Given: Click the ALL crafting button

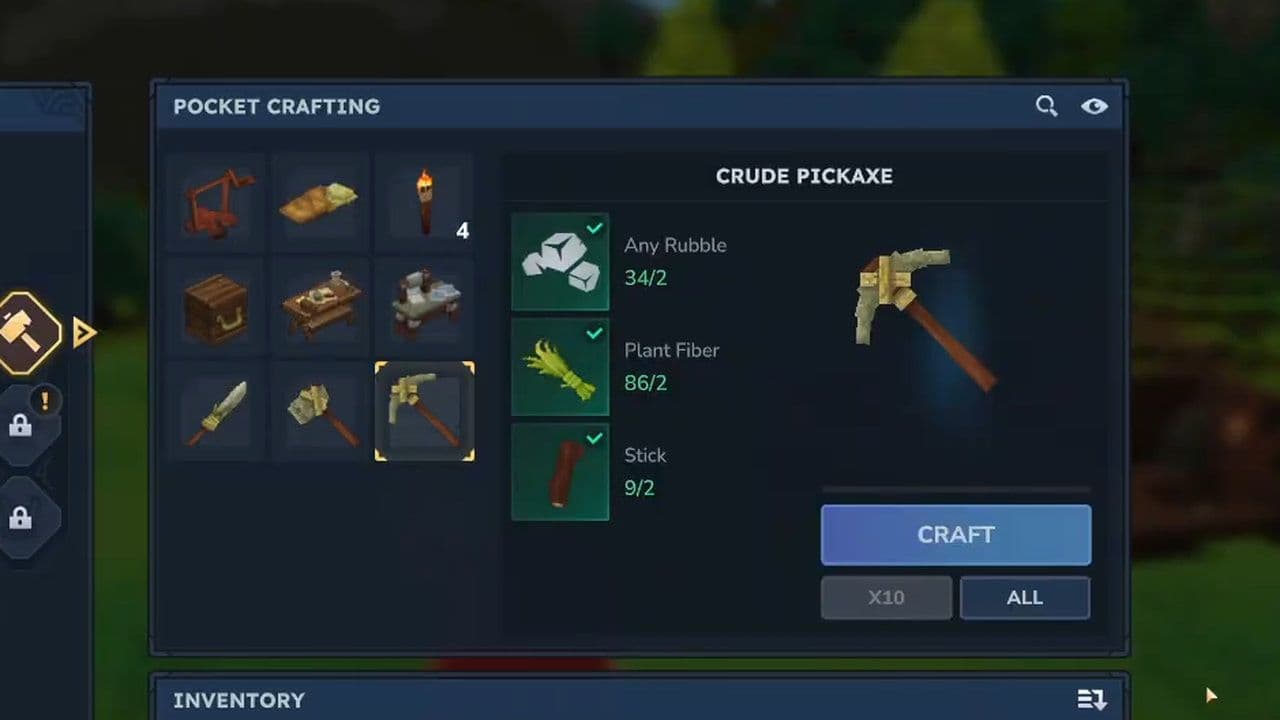Looking at the screenshot, I should (1024, 597).
